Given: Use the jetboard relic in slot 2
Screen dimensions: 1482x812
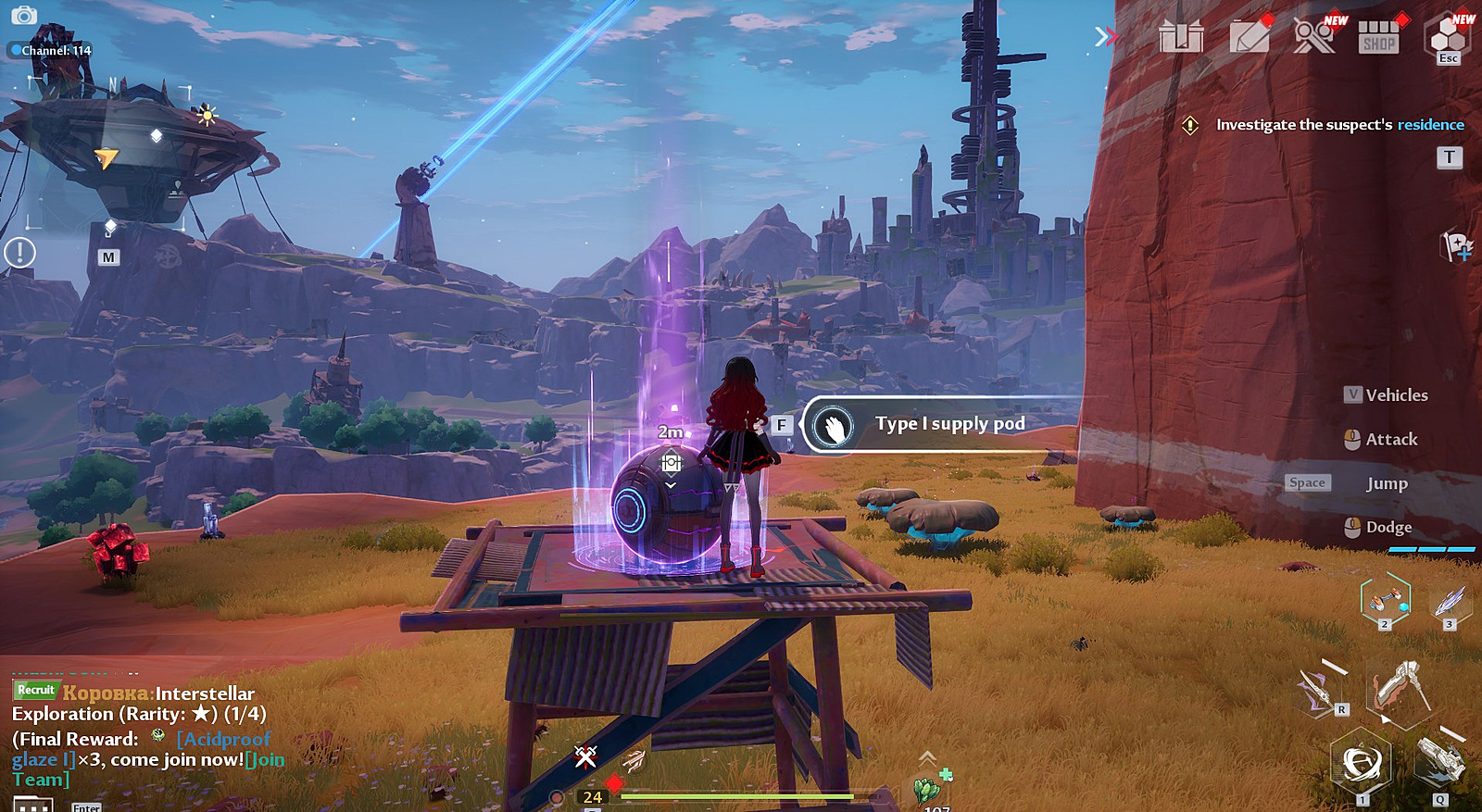Looking at the screenshot, I should [1385, 600].
